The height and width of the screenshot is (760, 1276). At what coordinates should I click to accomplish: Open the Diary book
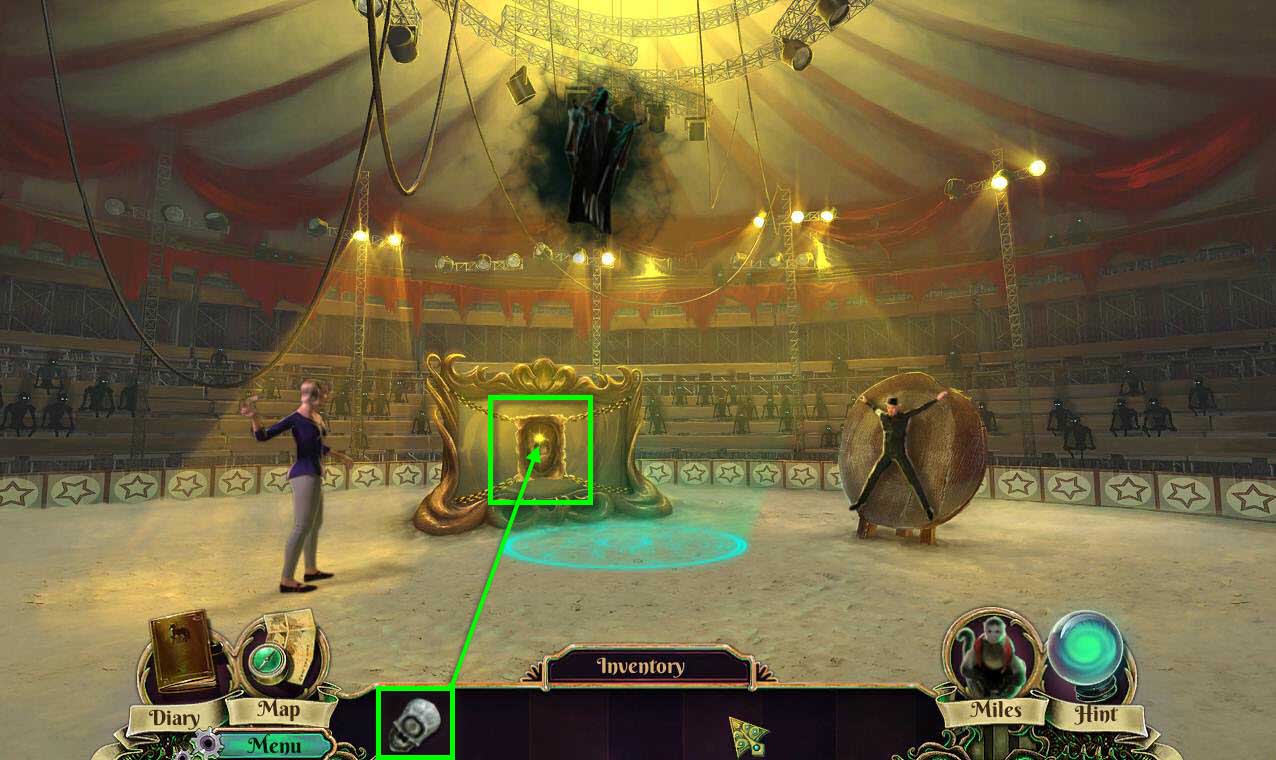(180, 654)
